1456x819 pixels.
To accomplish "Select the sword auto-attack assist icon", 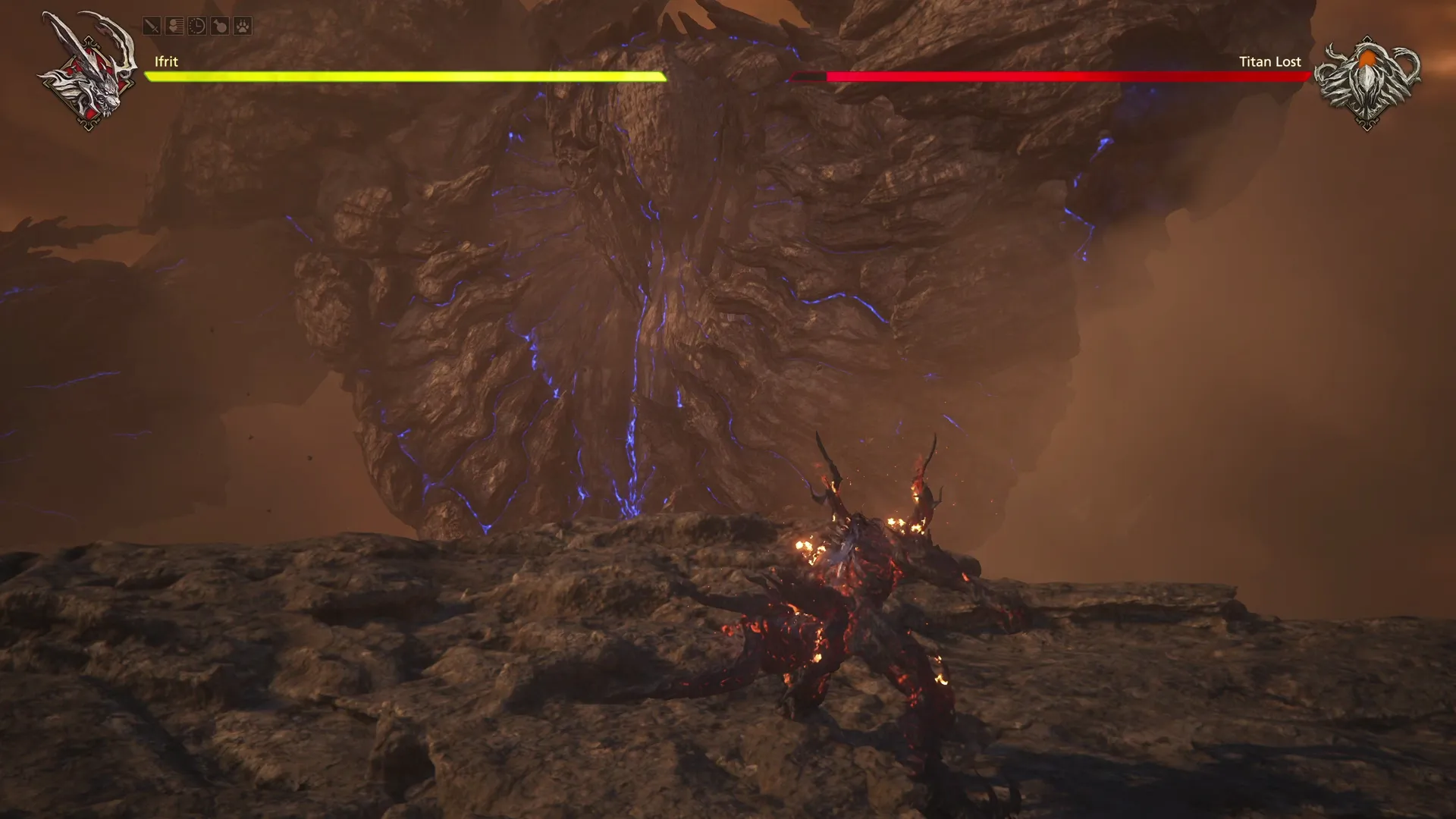I will point(151,25).
